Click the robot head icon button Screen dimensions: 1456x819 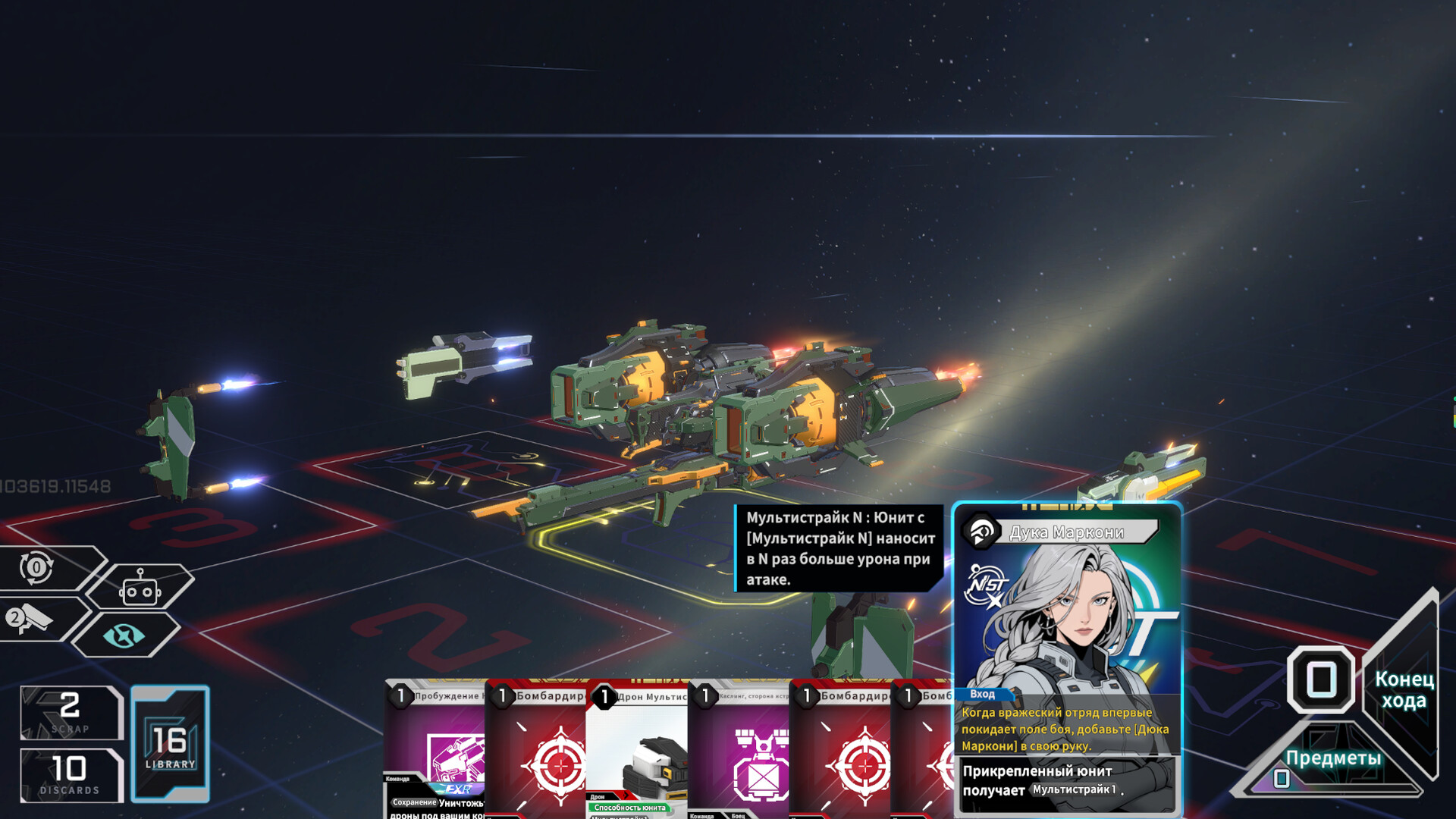coord(140,588)
